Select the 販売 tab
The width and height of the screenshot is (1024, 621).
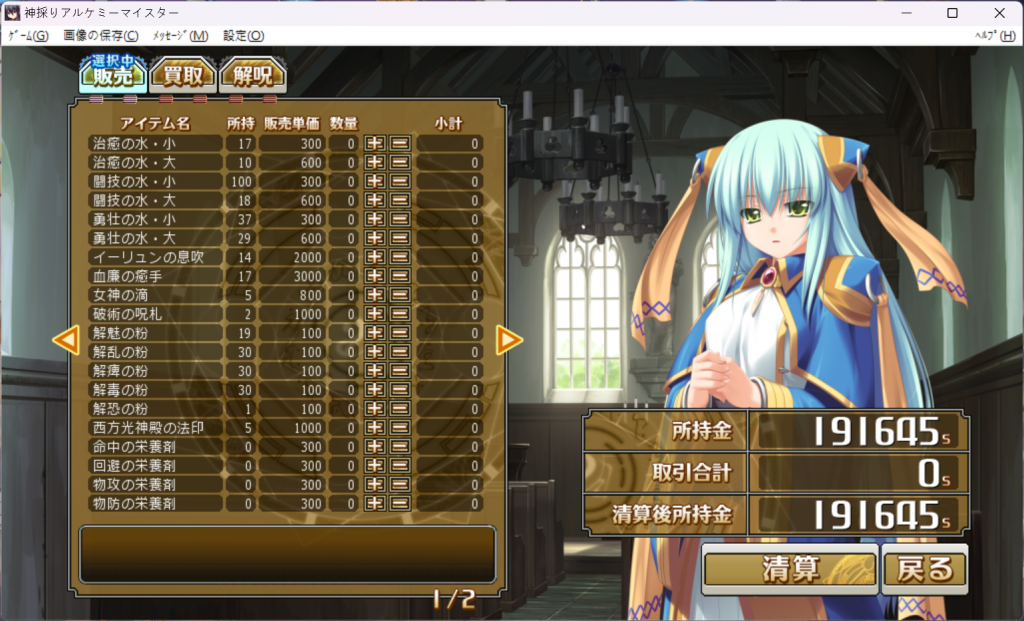coord(113,75)
